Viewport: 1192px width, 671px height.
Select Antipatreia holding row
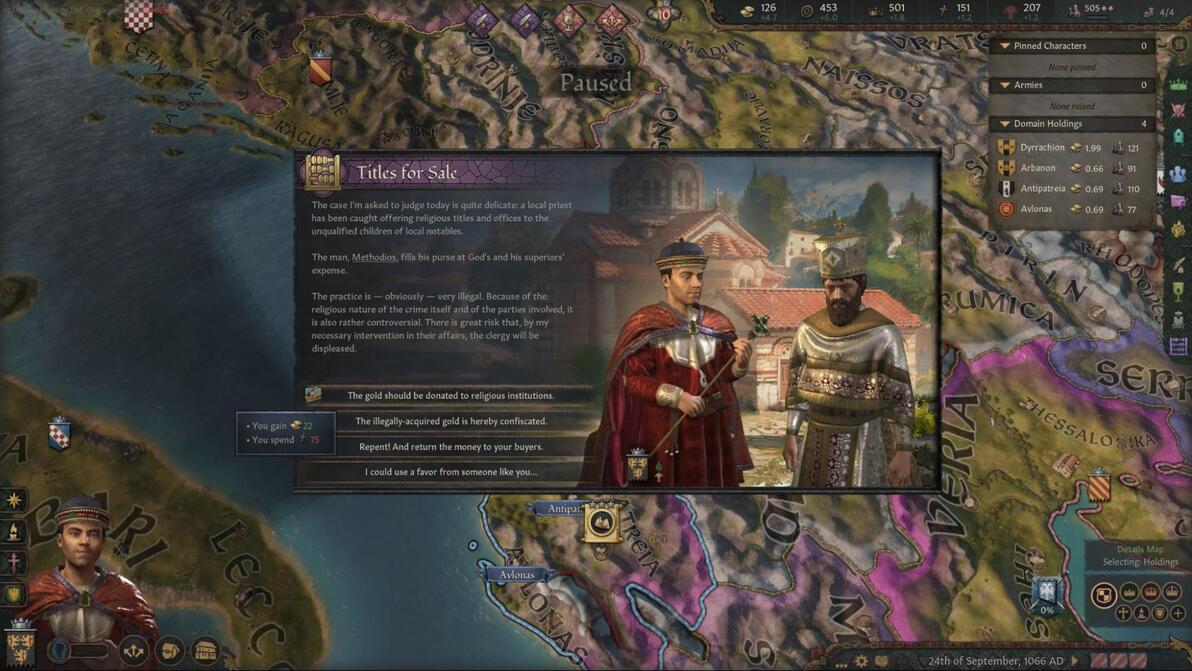click(x=1043, y=189)
